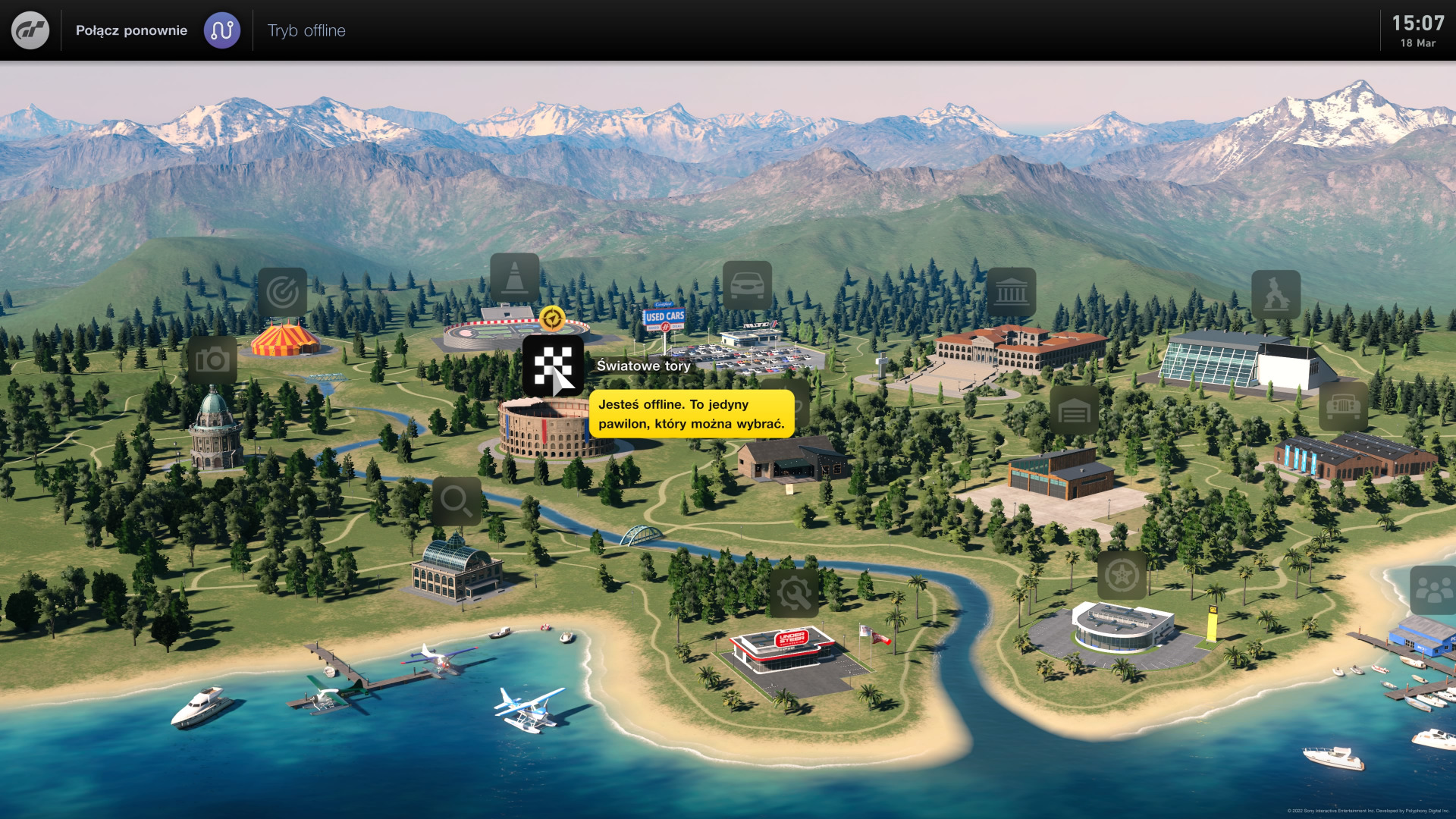Open the camera Scapes pavilion icon
Viewport: 1456px width, 819px height.
(212, 360)
